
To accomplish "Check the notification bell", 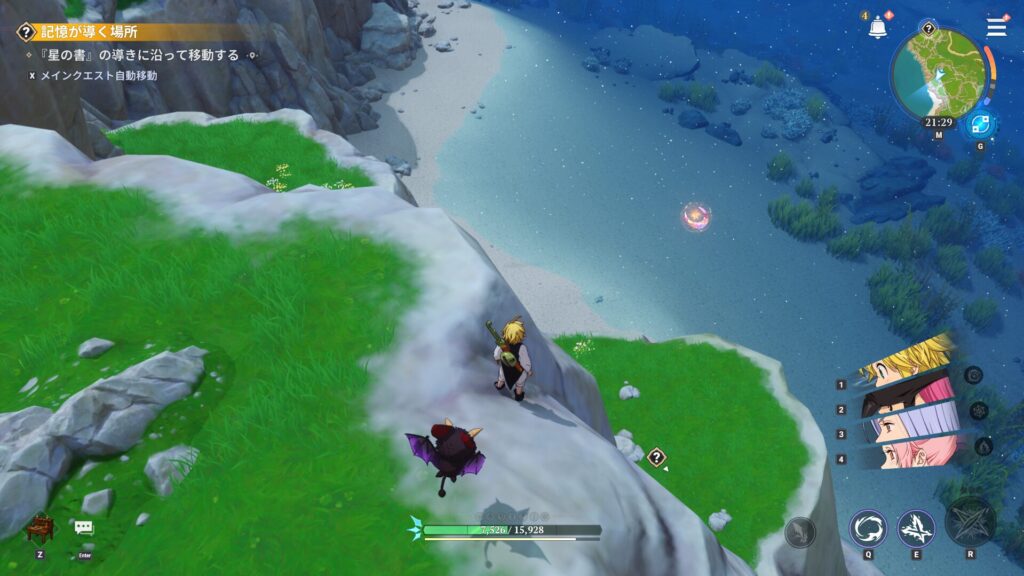I will click(879, 26).
